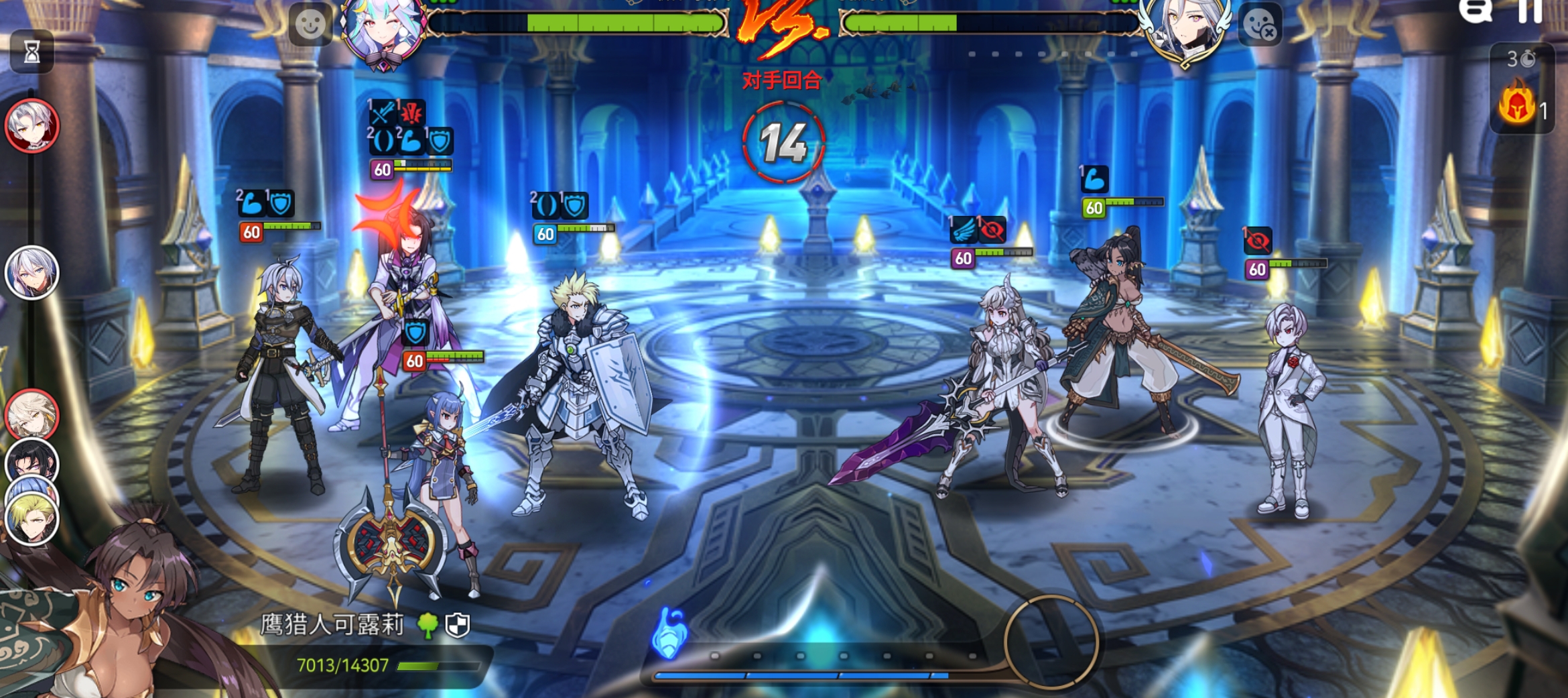This screenshot has width=1568, height=698.
Task: Open the chat speech bubble
Action: [1476, 11]
